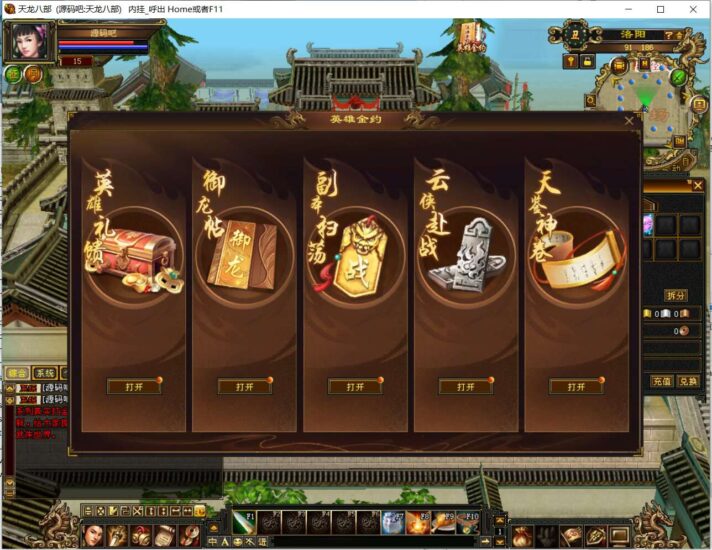Click 打开 under the 云侠赴战 silver token
The width and height of the screenshot is (712, 550).
pyautogui.click(x=465, y=386)
